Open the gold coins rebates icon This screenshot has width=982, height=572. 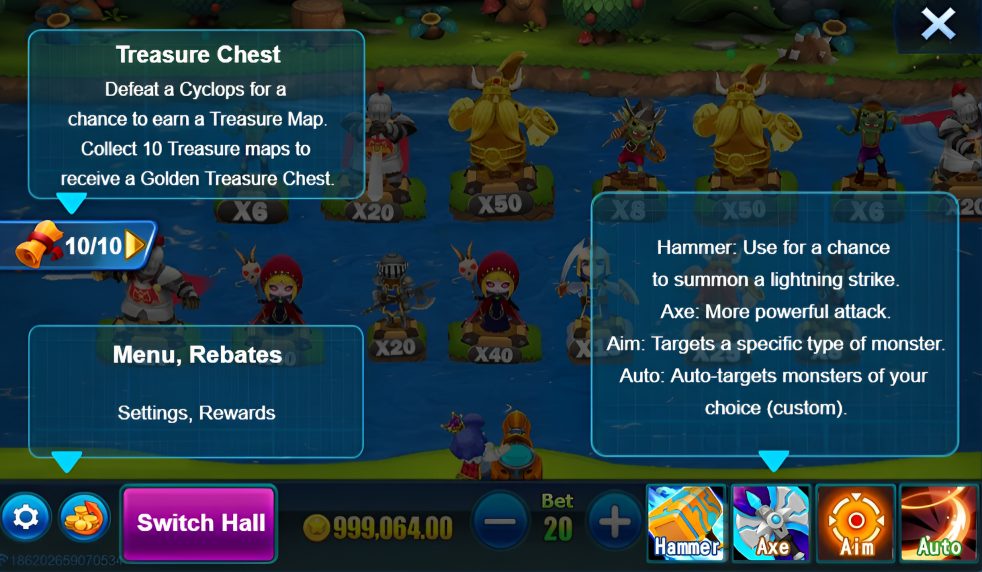click(x=84, y=517)
